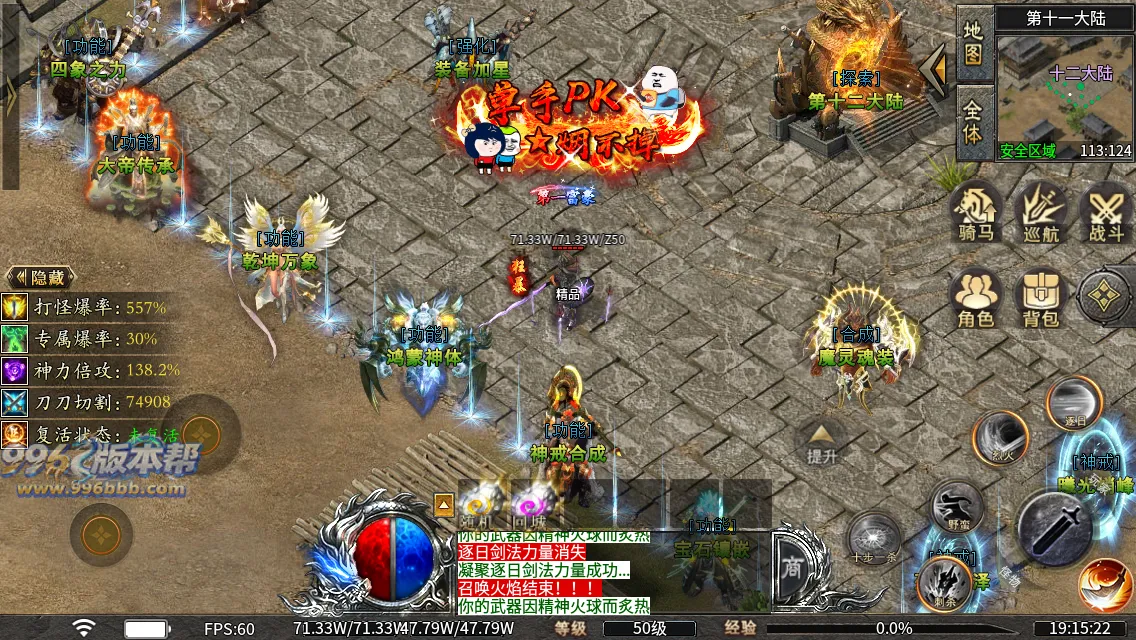The width and height of the screenshot is (1136, 640).
Task: Hide the stats panel via 隐藏
Action: 41,278
